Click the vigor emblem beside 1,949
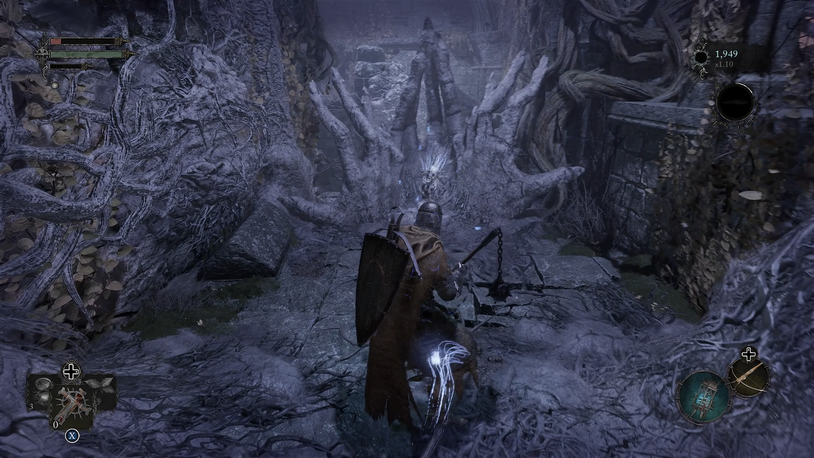814x458 pixels. pyautogui.click(x=700, y=56)
